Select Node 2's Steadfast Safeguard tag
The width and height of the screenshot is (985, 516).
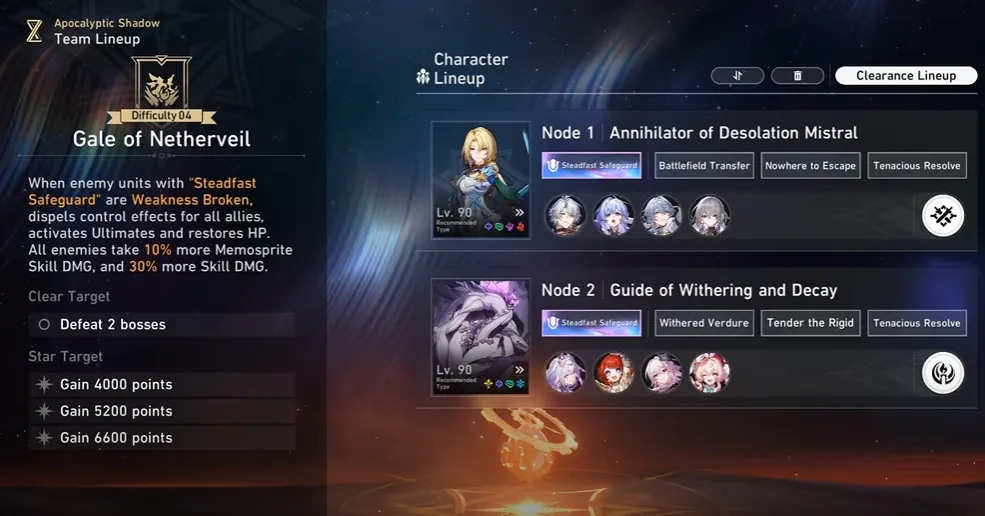click(x=592, y=323)
